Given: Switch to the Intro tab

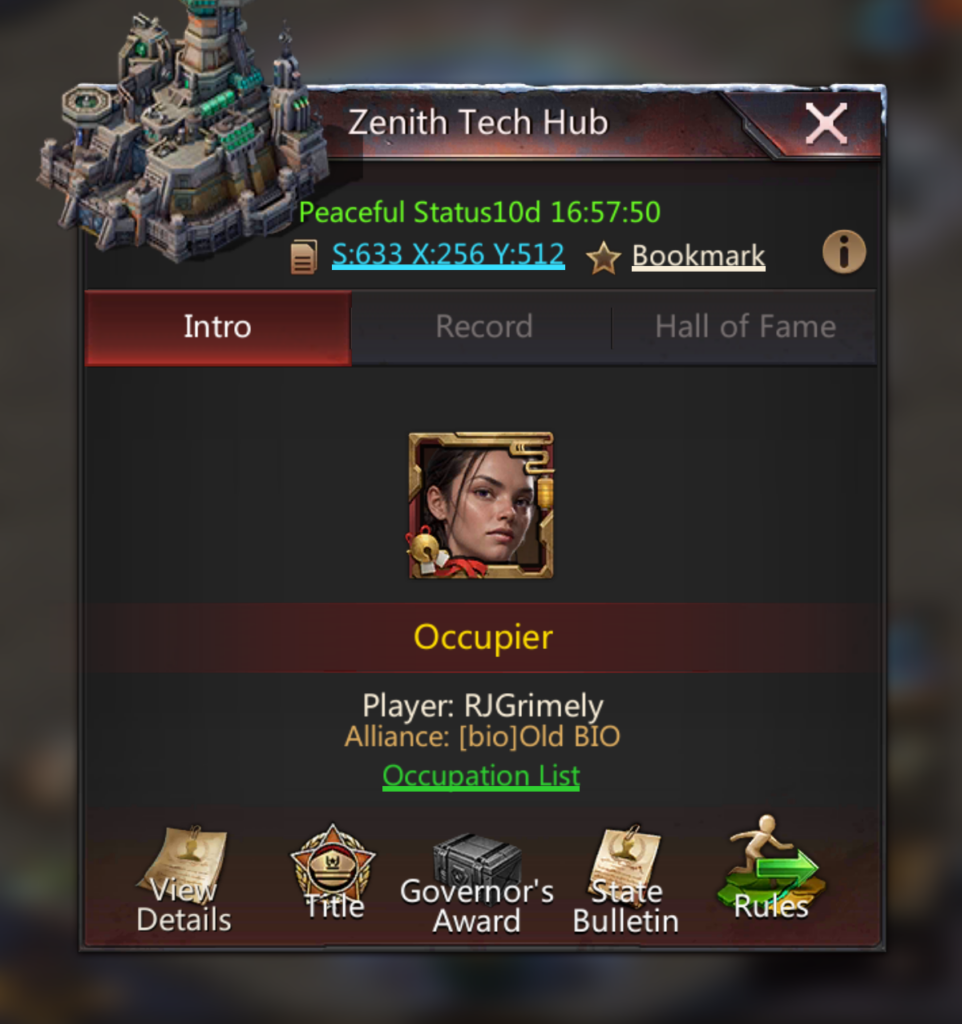Looking at the screenshot, I should pos(217,327).
